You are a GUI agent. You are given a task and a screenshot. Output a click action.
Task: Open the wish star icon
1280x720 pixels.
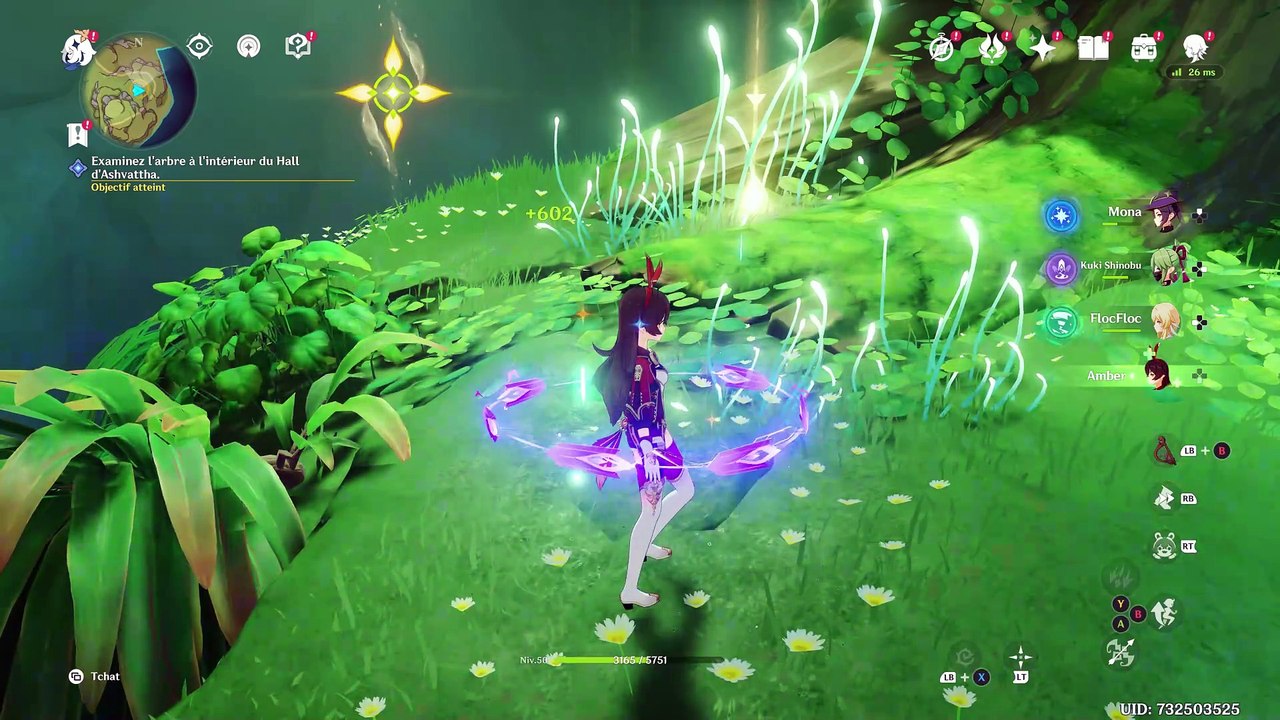pyautogui.click(x=1042, y=48)
